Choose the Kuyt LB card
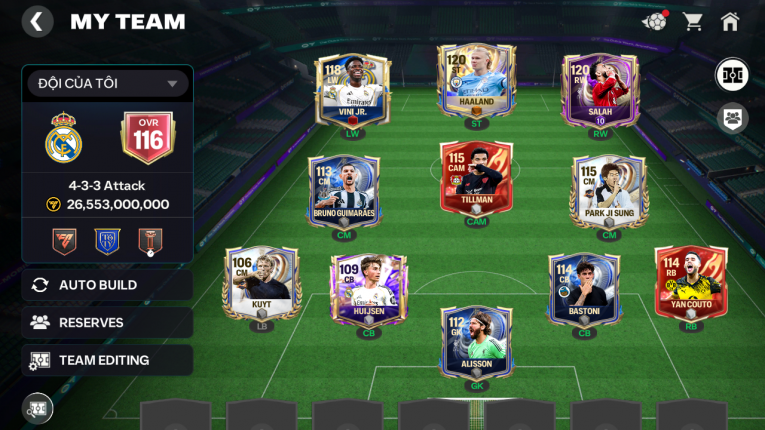The height and width of the screenshot is (430, 765). point(260,283)
